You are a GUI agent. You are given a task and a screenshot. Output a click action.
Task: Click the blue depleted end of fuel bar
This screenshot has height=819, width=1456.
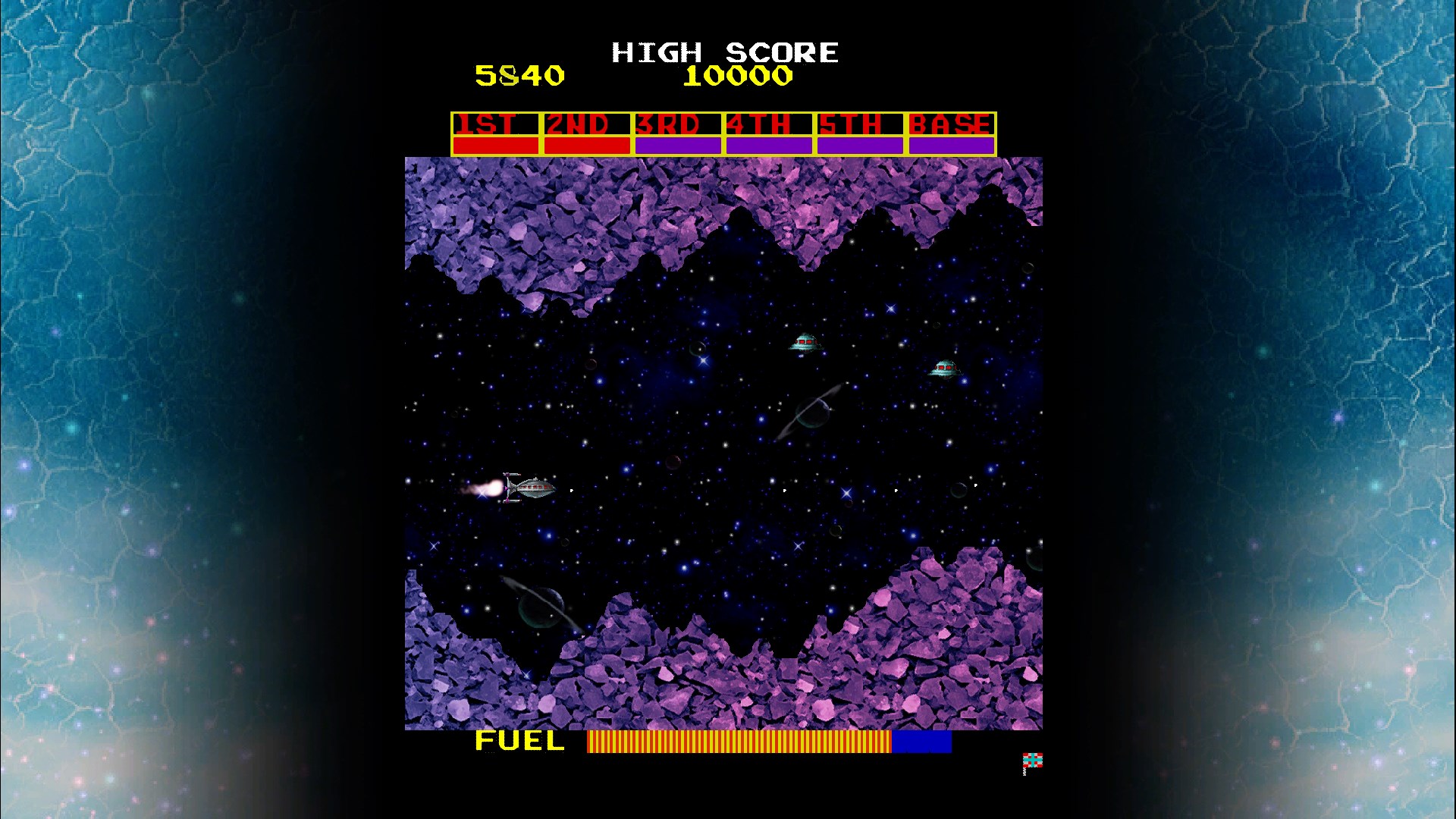[x=921, y=742]
